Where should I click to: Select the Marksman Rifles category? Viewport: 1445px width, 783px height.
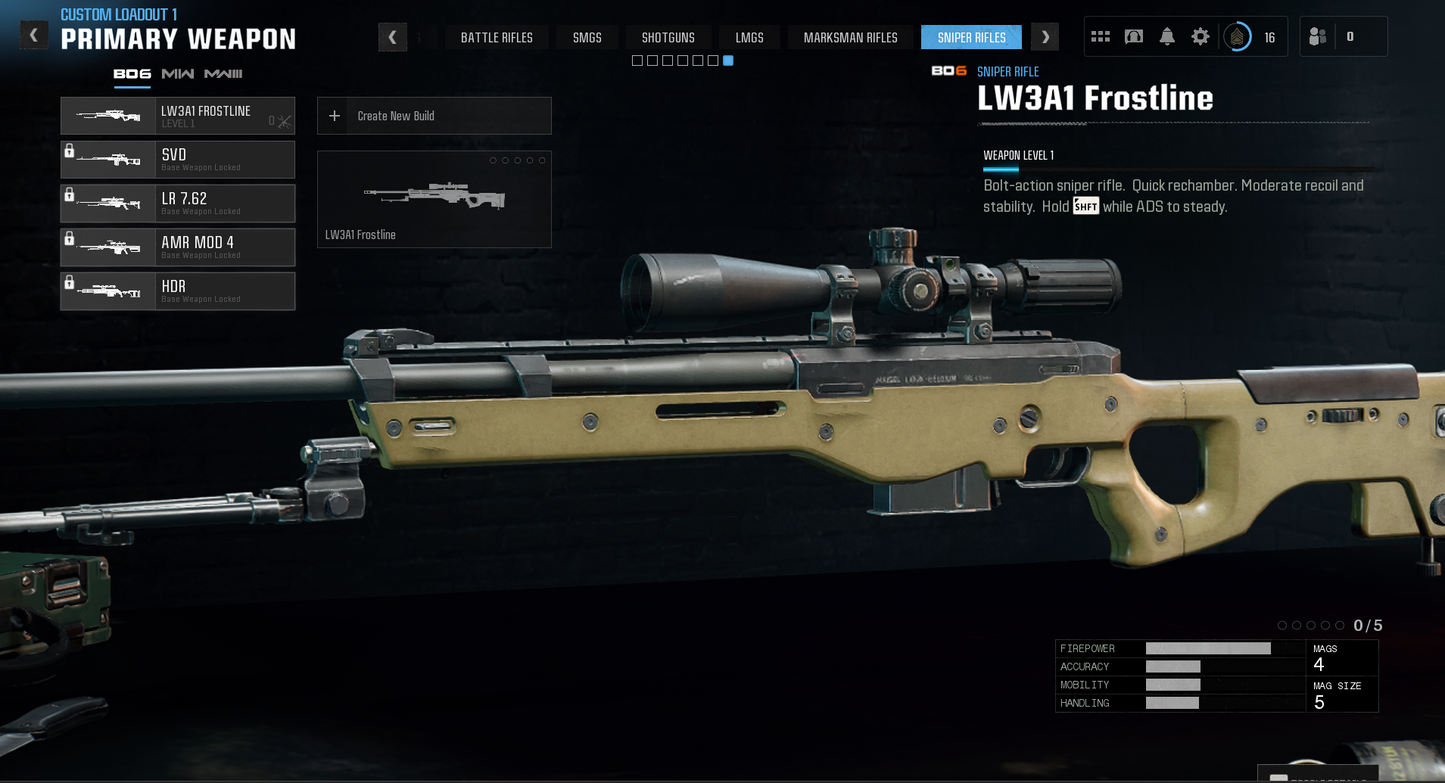point(849,36)
